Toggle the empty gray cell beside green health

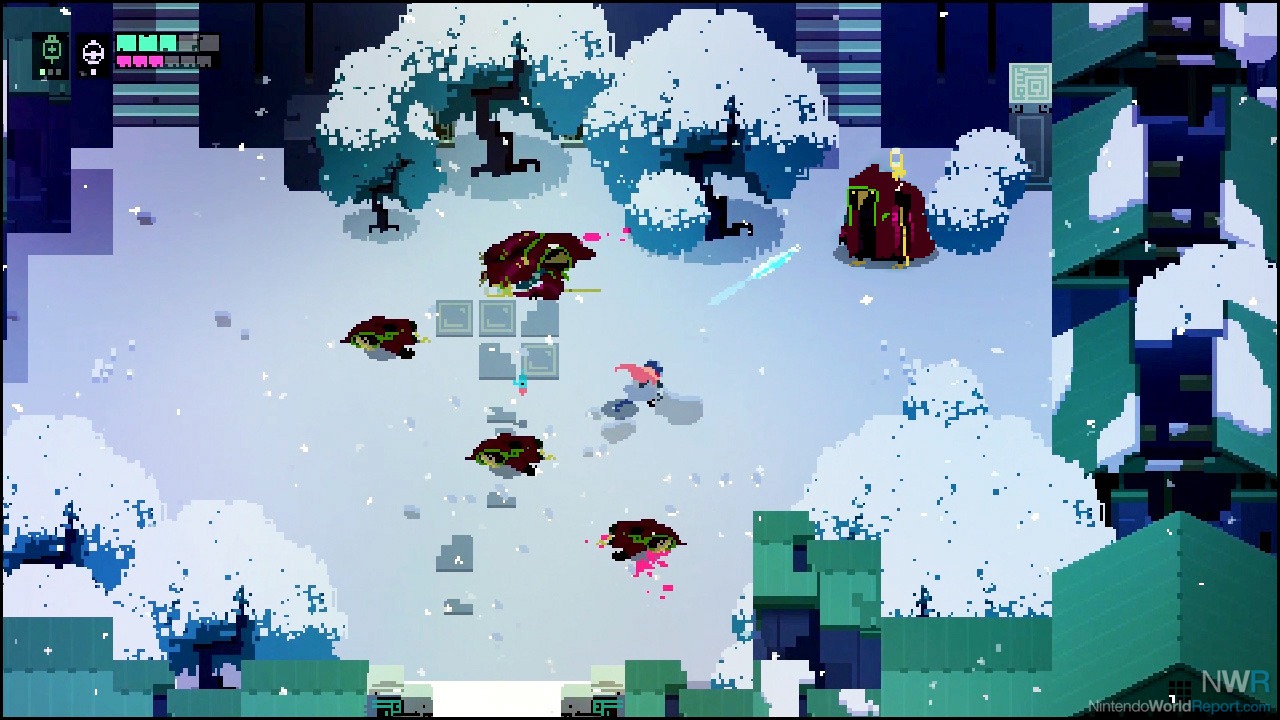click(x=186, y=42)
